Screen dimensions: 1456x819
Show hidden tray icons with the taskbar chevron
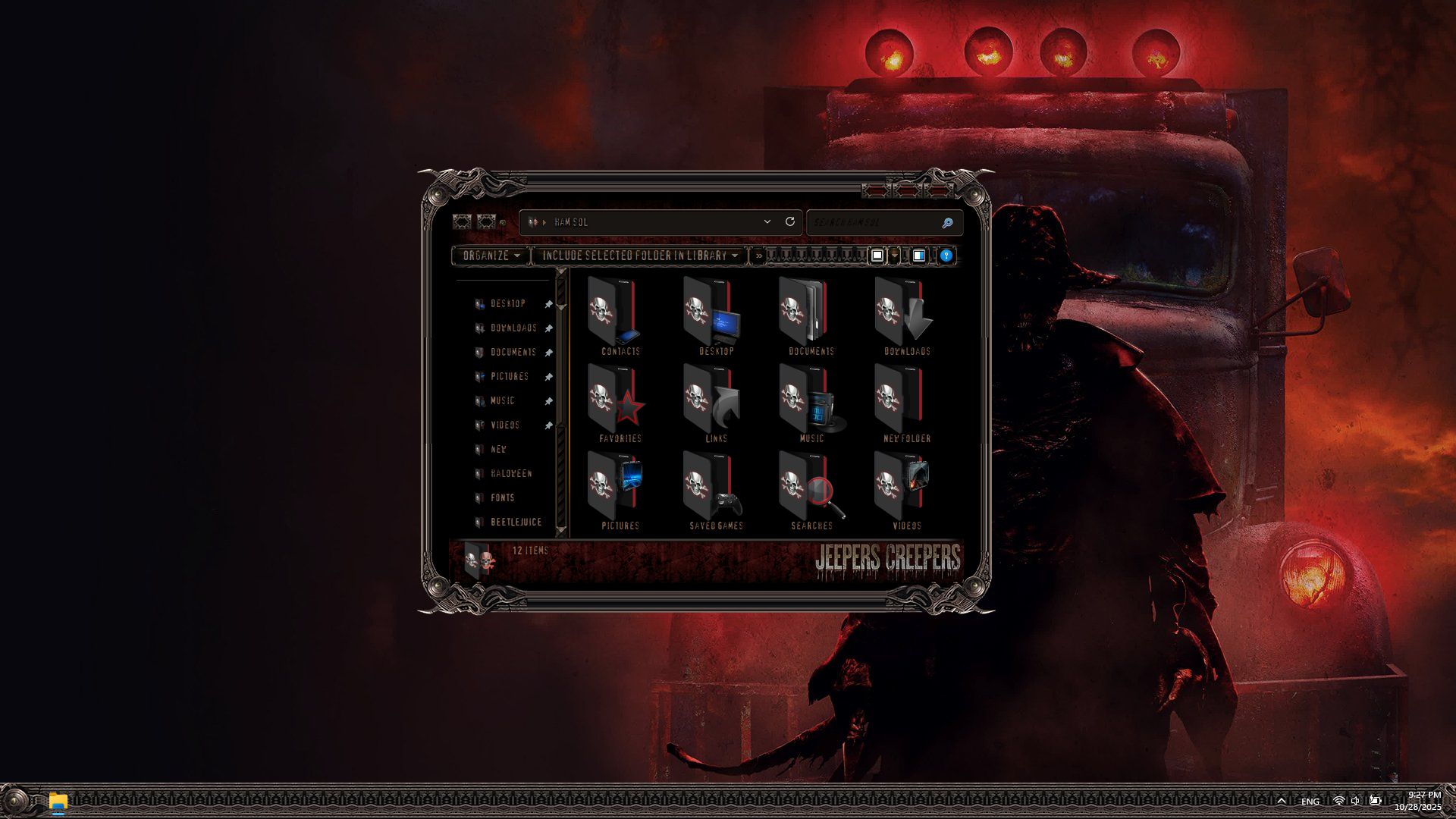pyautogui.click(x=1282, y=801)
